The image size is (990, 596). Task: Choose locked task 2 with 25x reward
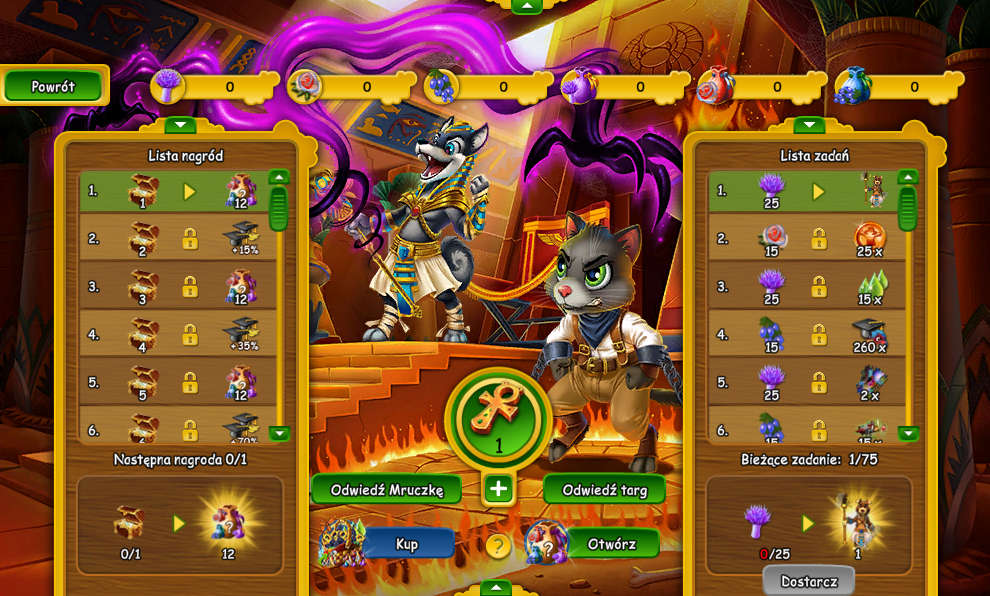[802, 239]
